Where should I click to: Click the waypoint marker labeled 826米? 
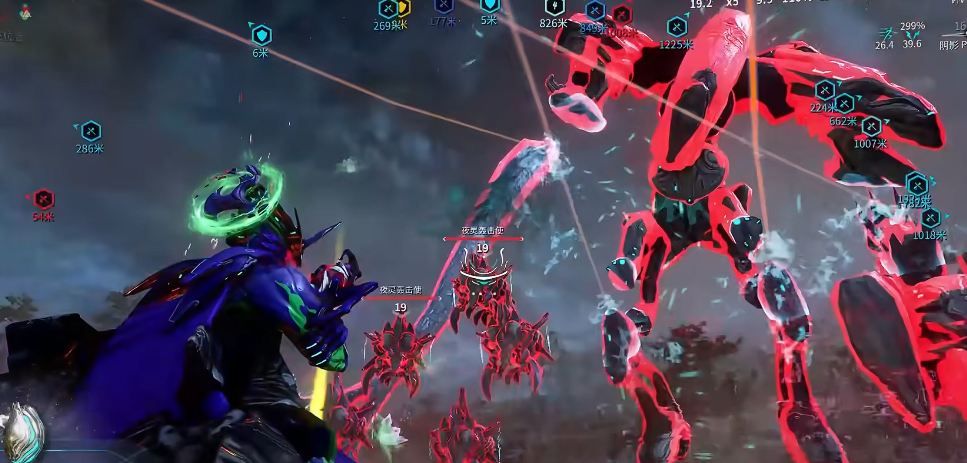(554, 7)
